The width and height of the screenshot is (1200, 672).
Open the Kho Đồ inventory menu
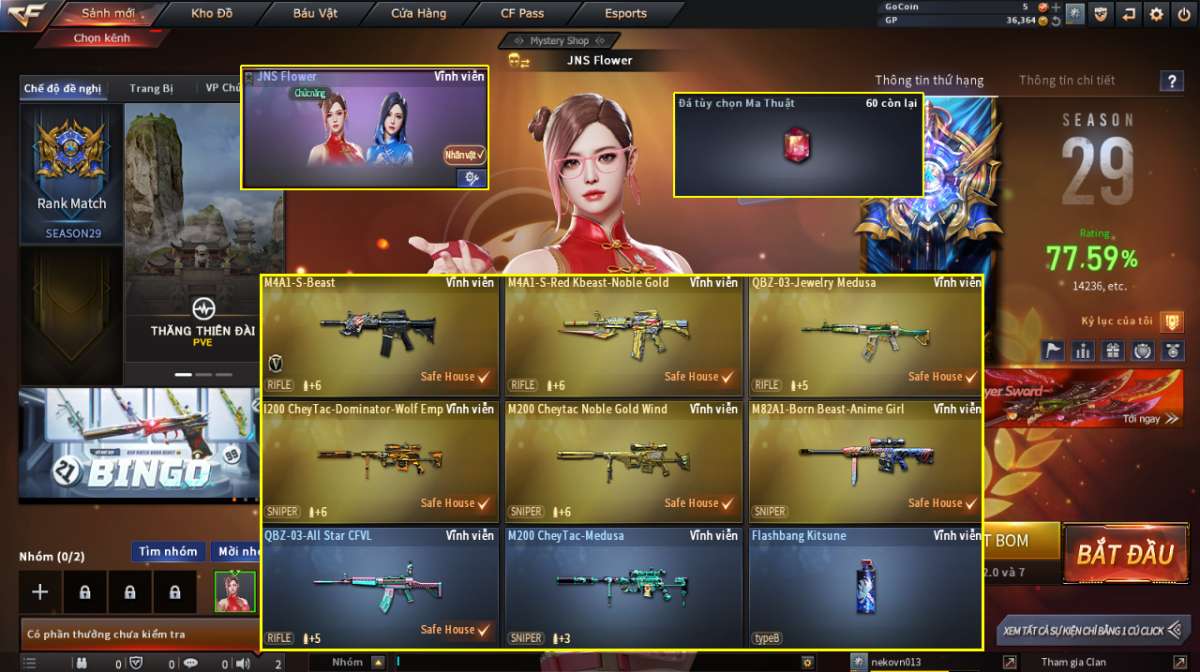(212, 14)
